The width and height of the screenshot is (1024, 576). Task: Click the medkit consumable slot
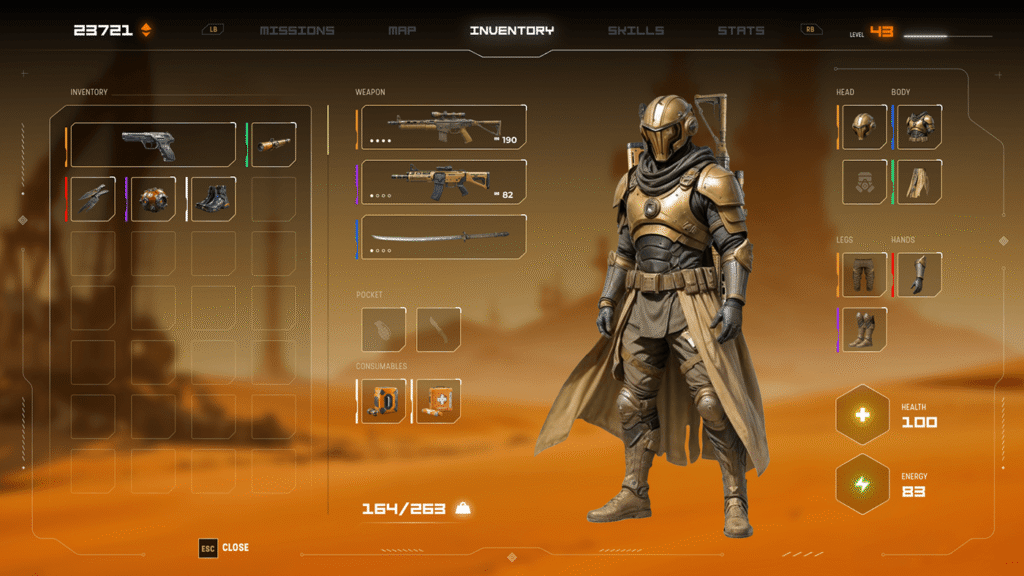click(438, 400)
